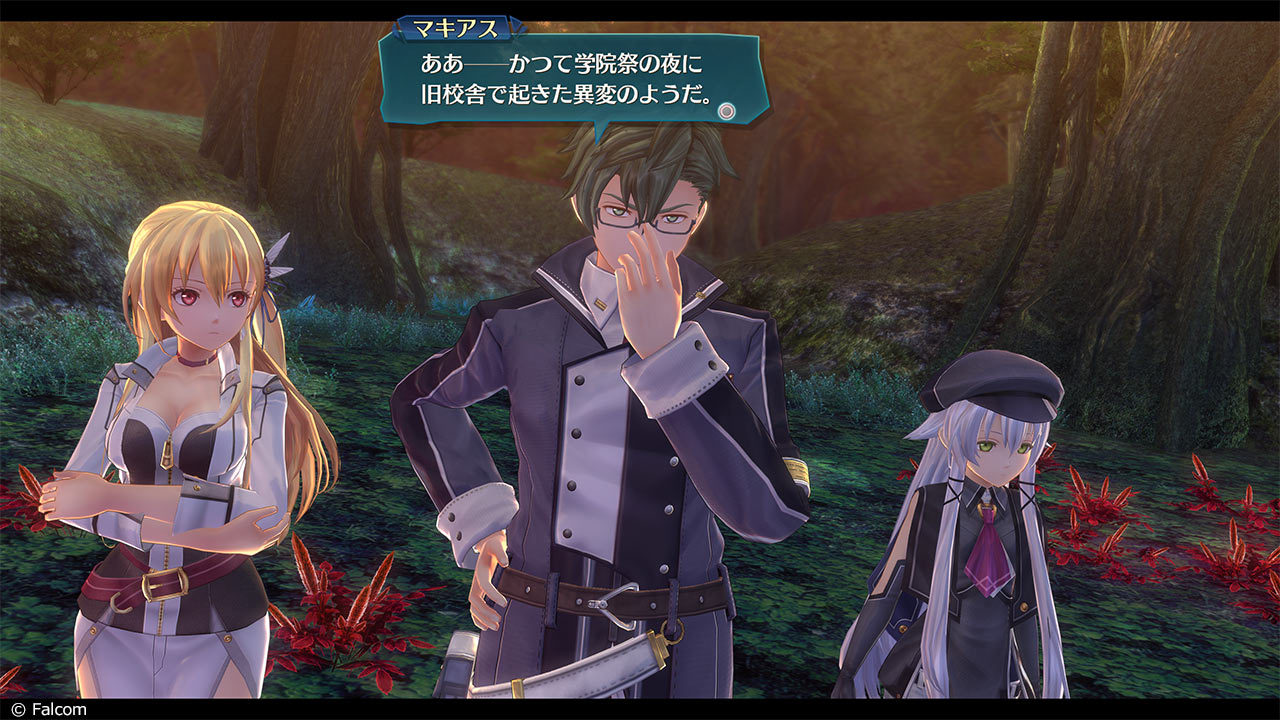
Task: Advance the マキアス dialogue speech bubble
Action: click(x=727, y=111)
